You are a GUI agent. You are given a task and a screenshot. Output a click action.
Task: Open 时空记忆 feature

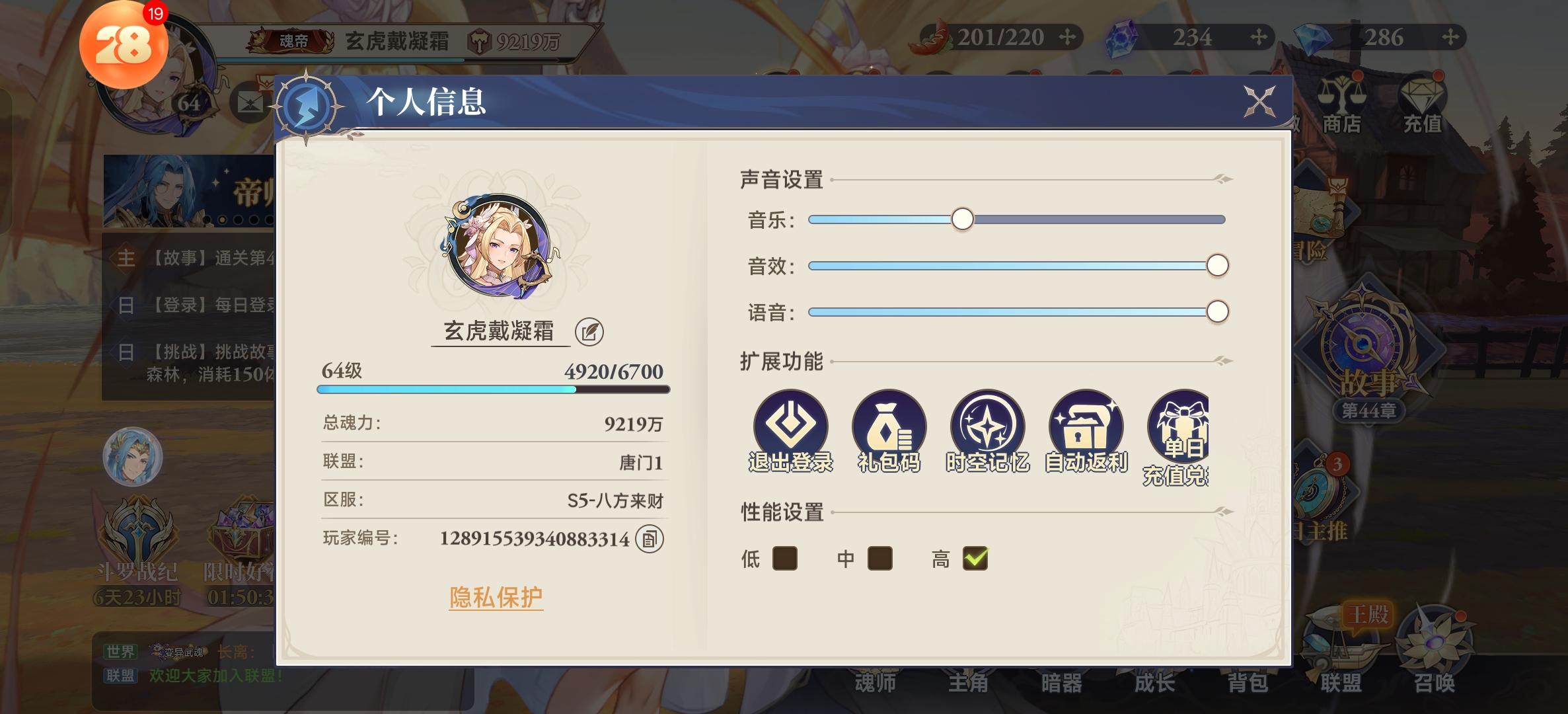click(987, 431)
